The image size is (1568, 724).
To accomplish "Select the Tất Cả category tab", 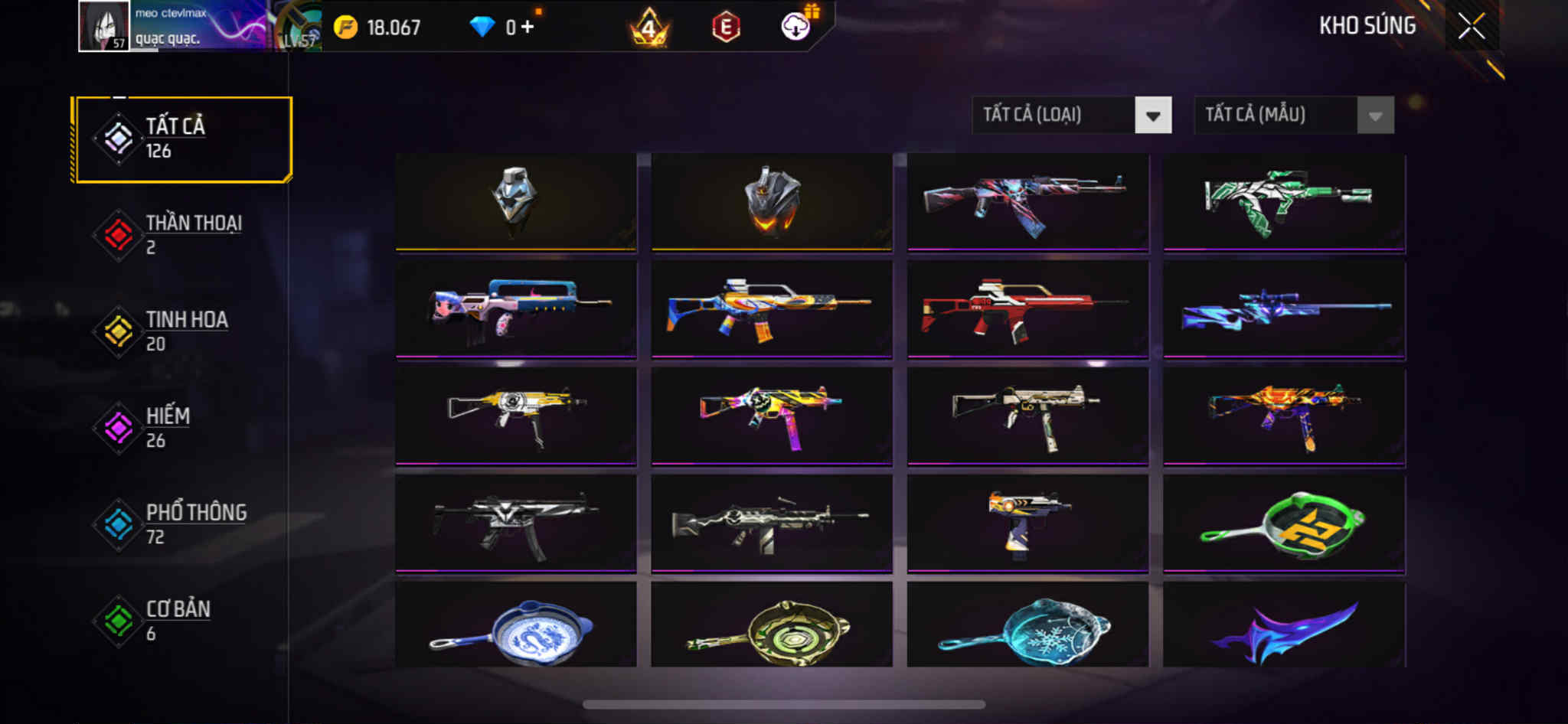I will click(183, 139).
